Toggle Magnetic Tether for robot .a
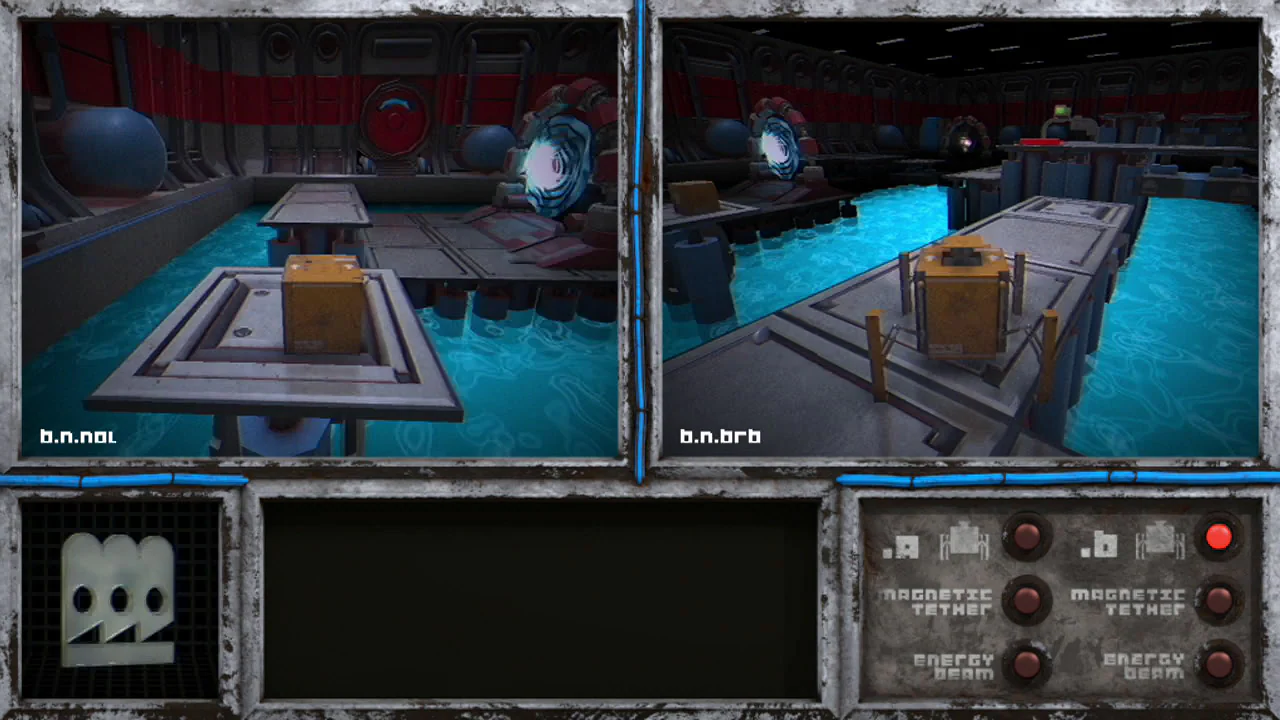Viewport: 1280px width, 720px height. click(1025, 600)
